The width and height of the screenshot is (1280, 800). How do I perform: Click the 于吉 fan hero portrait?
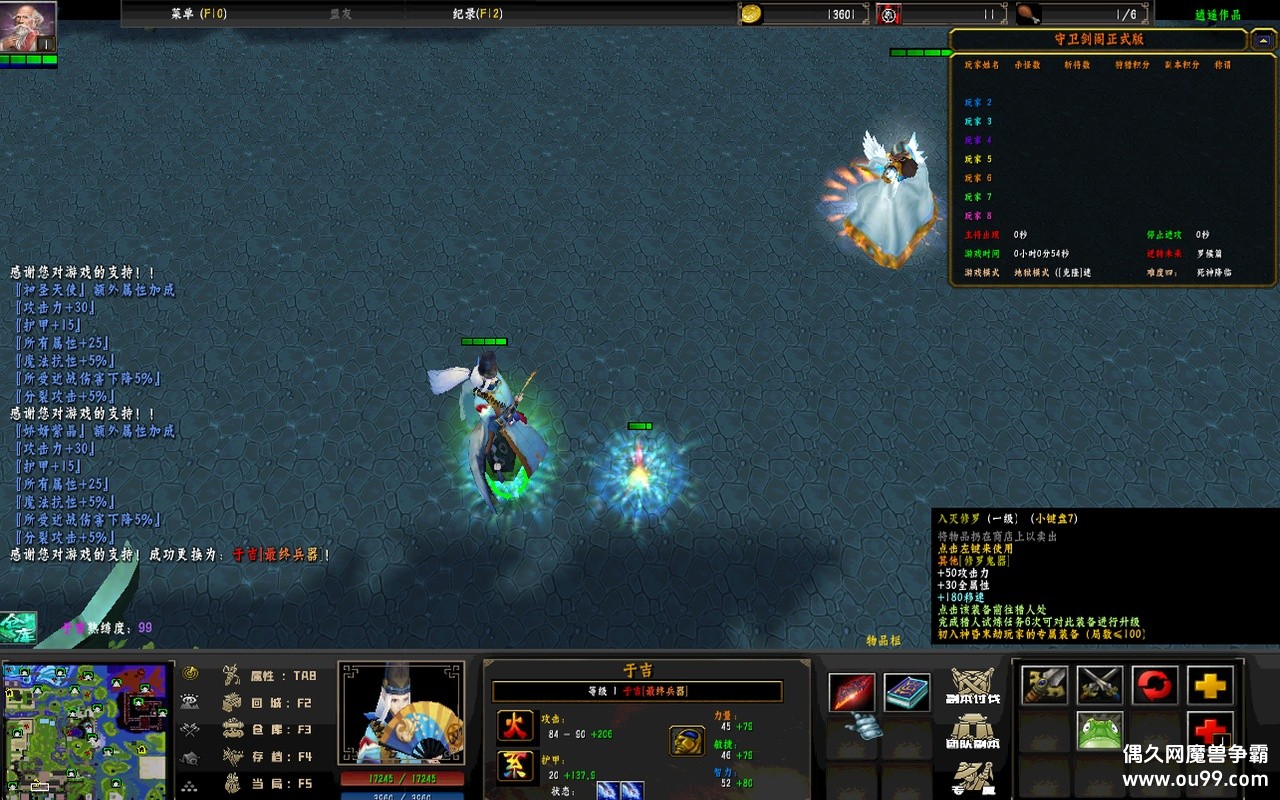pyautogui.click(x=401, y=712)
